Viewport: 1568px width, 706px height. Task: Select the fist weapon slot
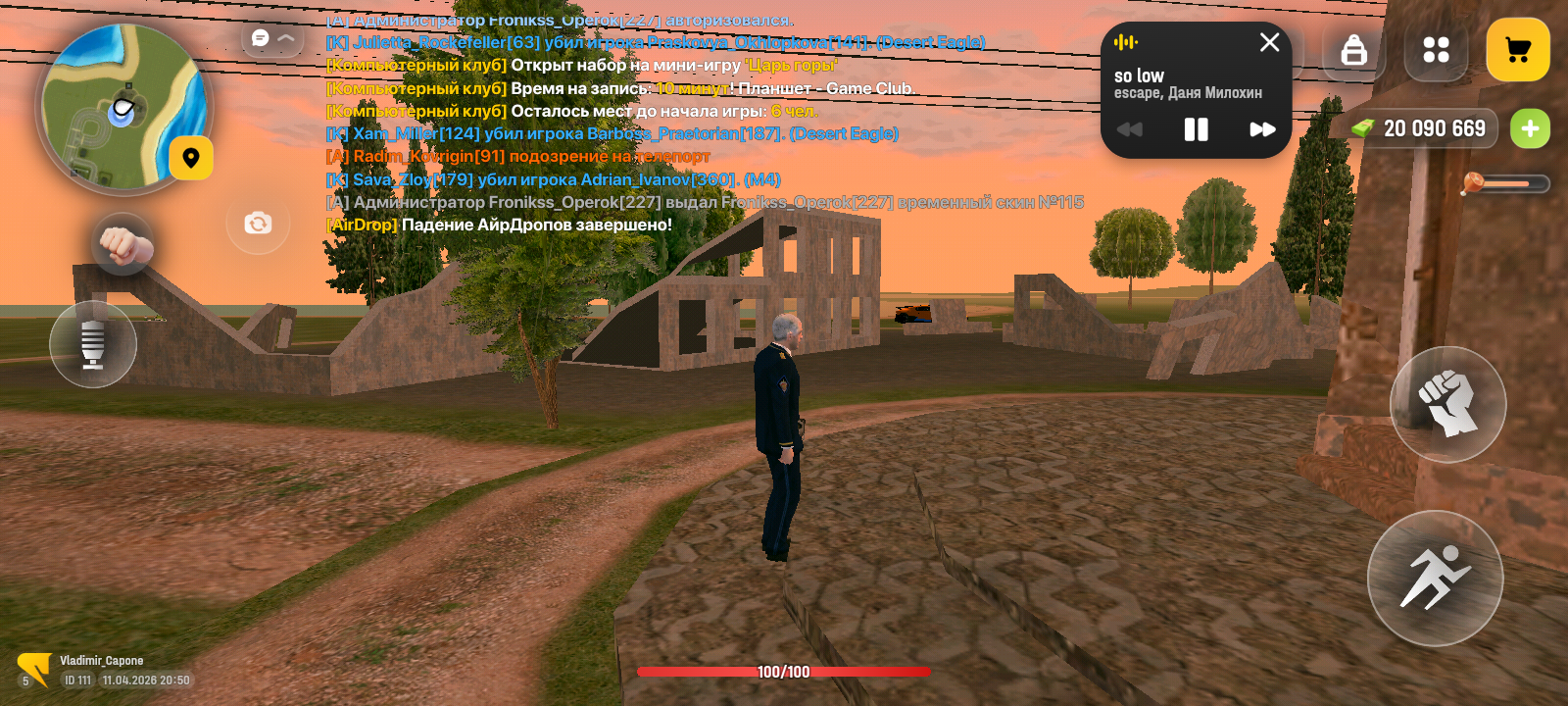point(122,244)
